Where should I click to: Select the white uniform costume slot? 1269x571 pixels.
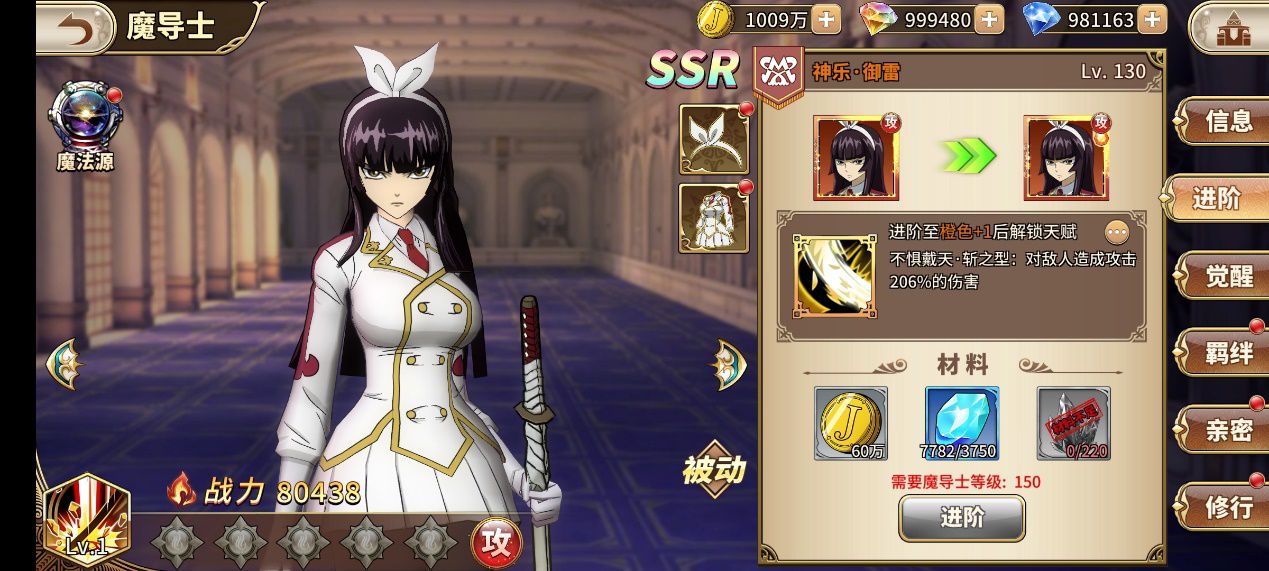click(x=714, y=217)
